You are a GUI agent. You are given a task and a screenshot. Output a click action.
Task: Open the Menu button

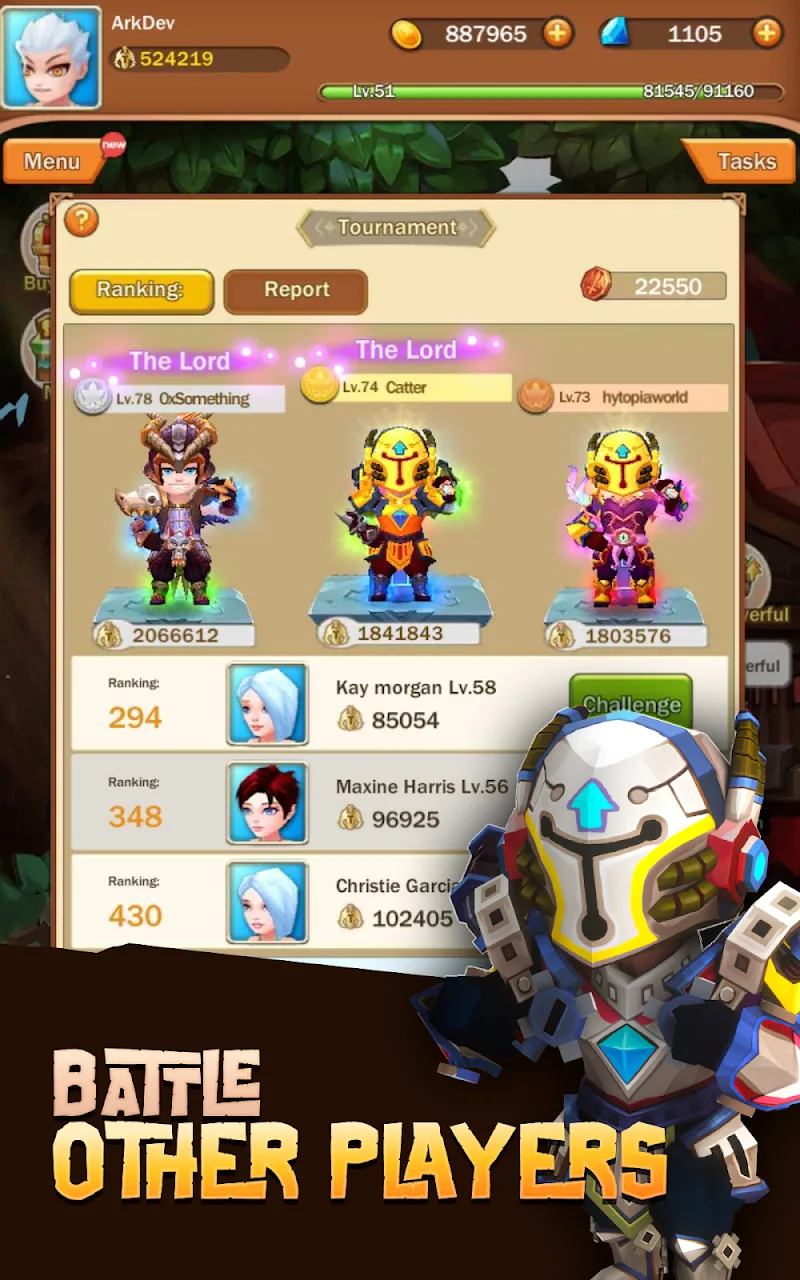pyautogui.click(x=53, y=161)
